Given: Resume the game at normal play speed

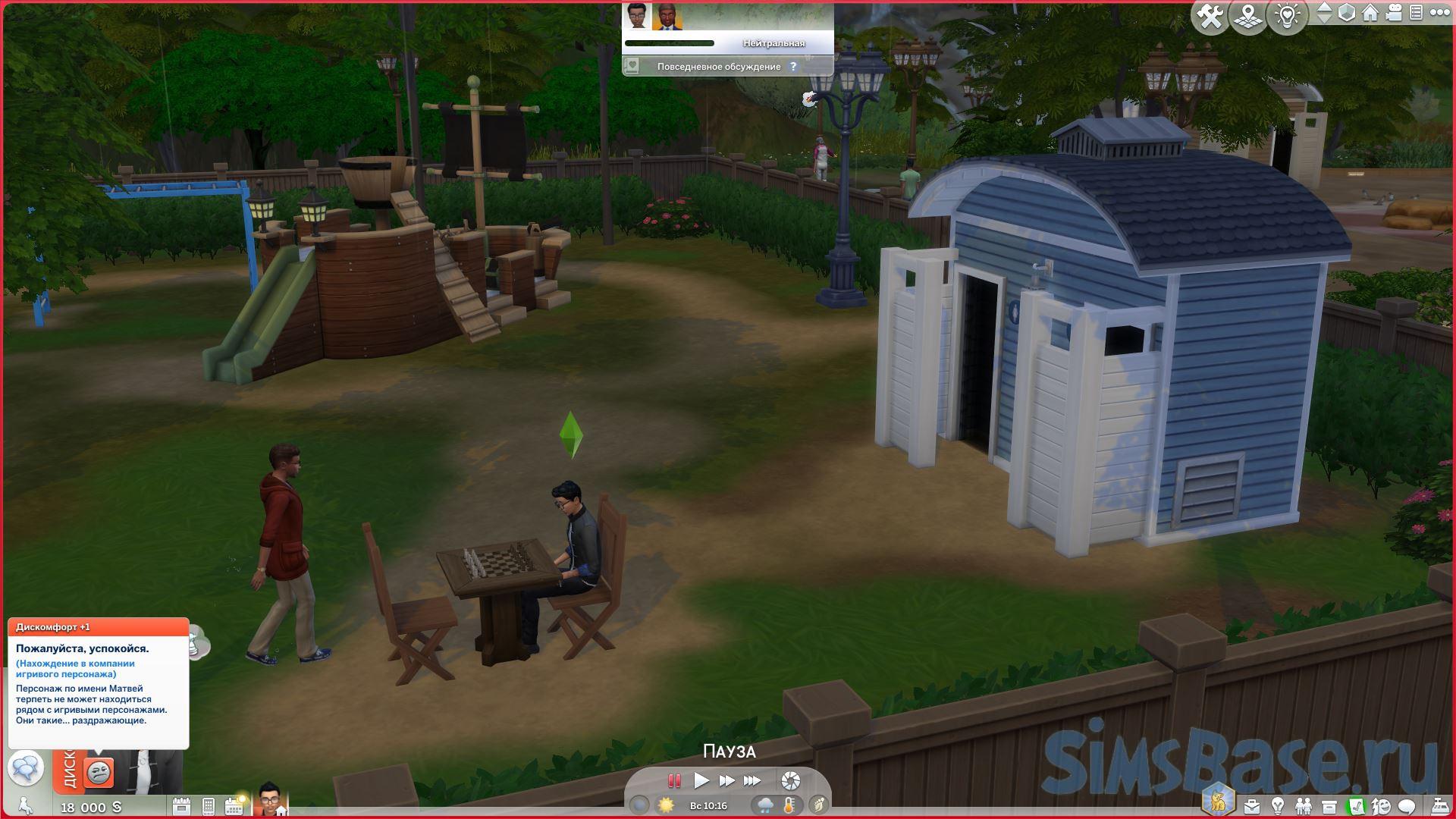Looking at the screenshot, I should tap(701, 780).
